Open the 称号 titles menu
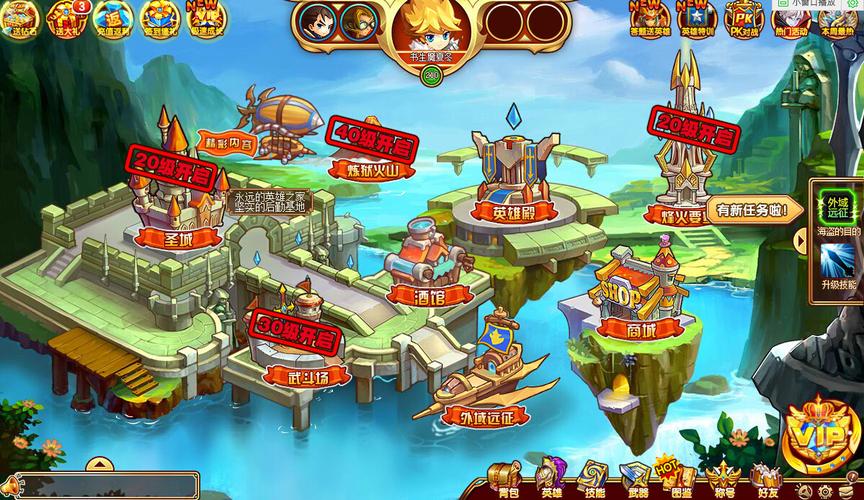This screenshot has width=864, height=500. (723, 479)
